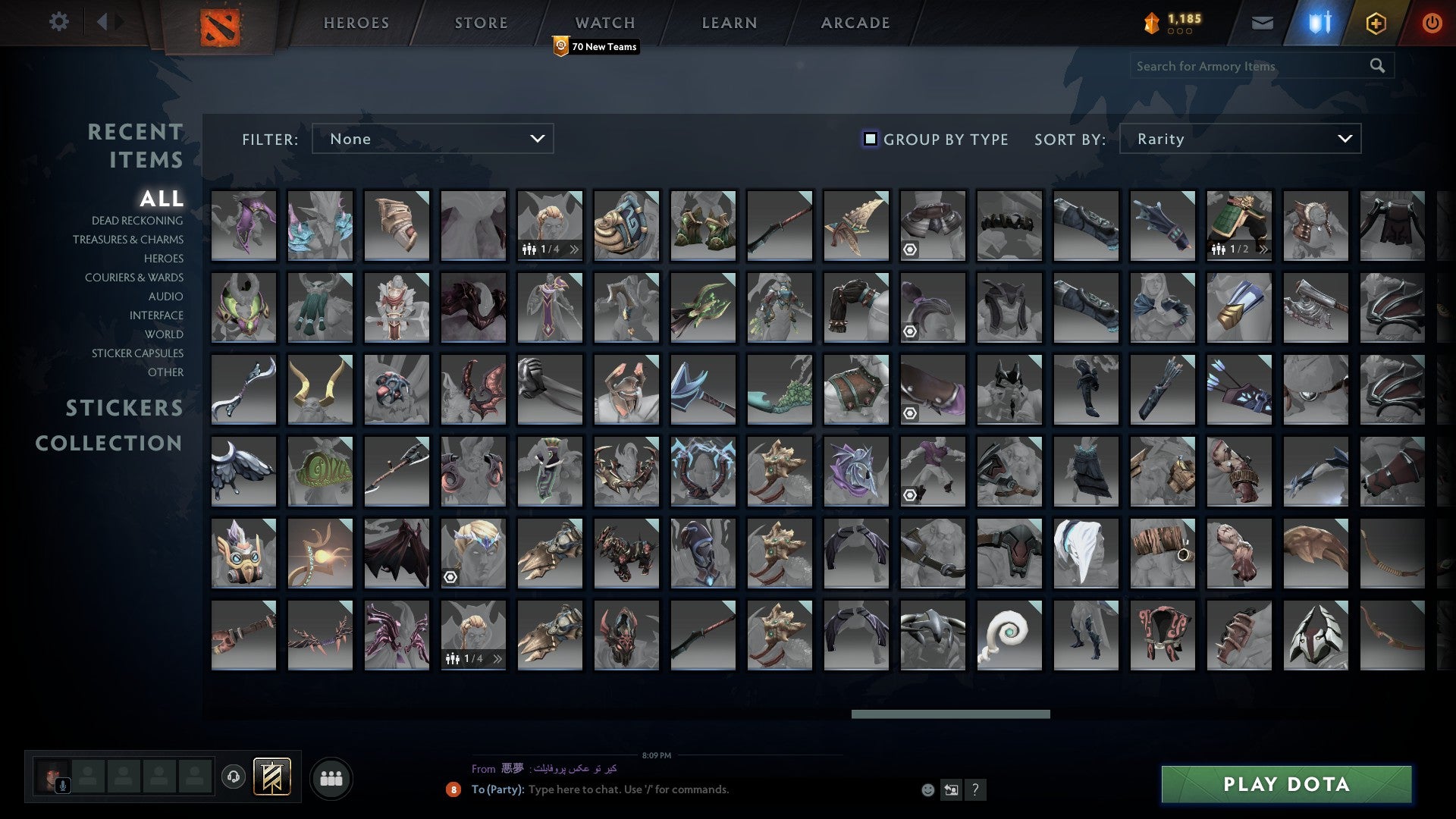This screenshot has height=819, width=1456.
Task: Click the emoticon smiley in the chat bar
Action: click(927, 789)
